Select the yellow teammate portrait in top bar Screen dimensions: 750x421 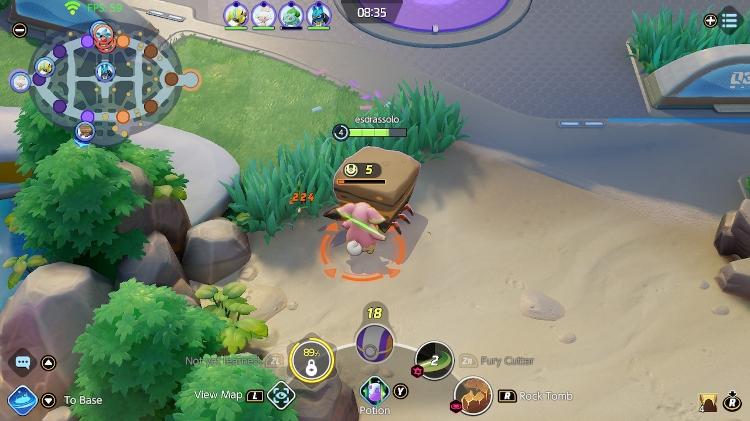pyautogui.click(x=236, y=14)
